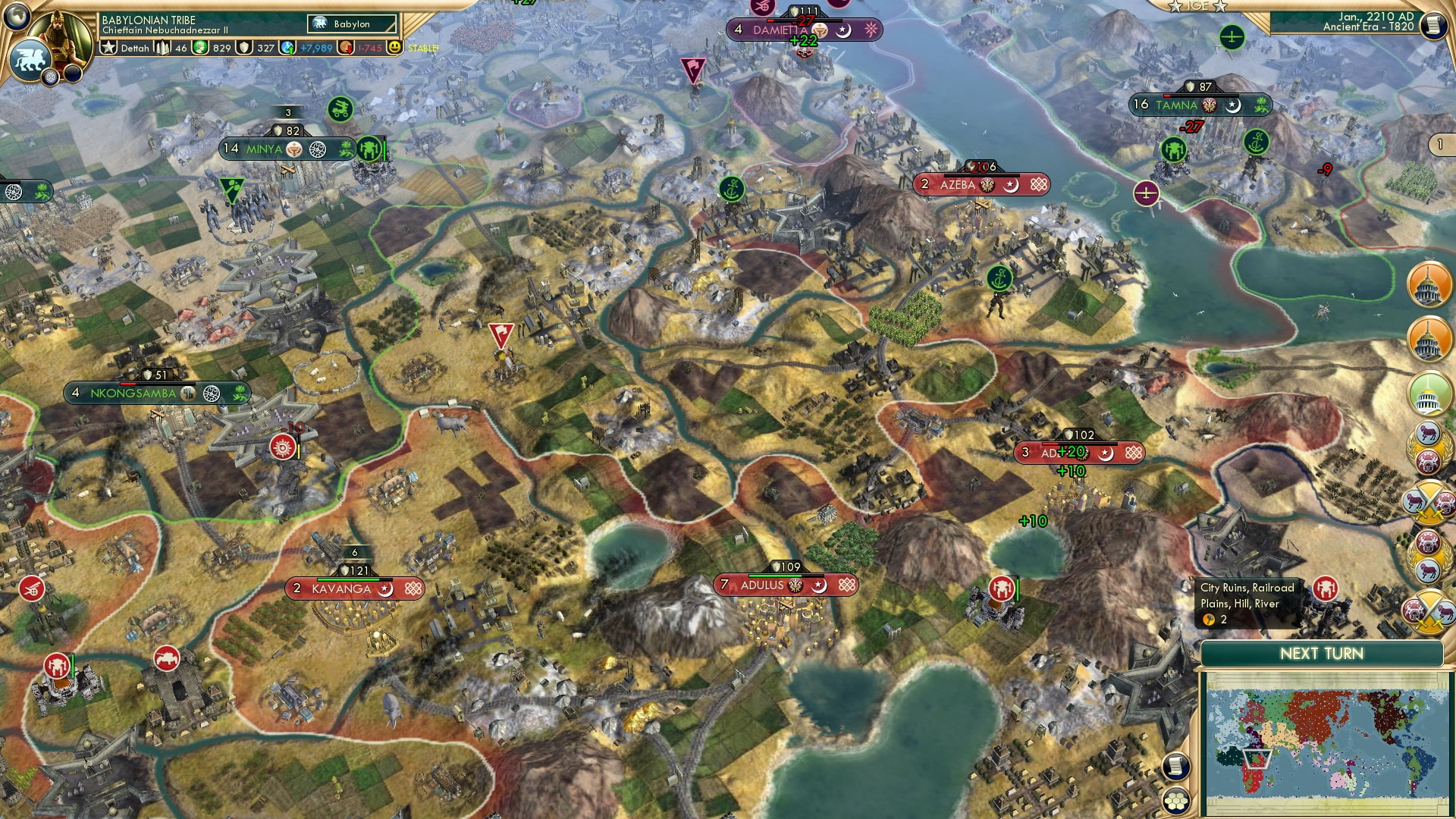This screenshot has height=819, width=1456.
Task: Click the happiness smiley next to STABLE
Action: tap(395, 47)
